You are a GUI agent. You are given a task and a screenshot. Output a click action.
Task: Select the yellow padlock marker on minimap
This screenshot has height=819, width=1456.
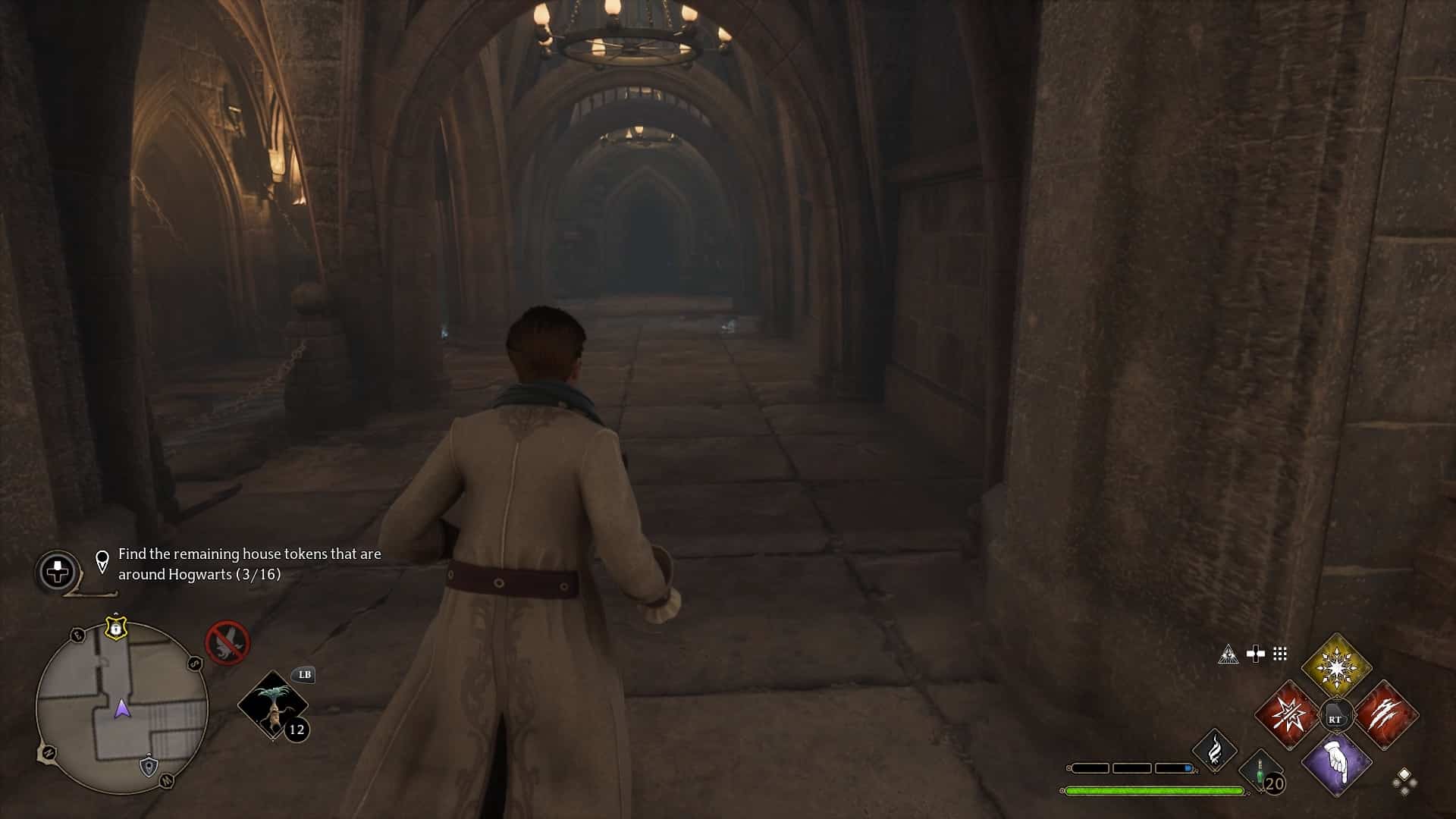[115, 628]
